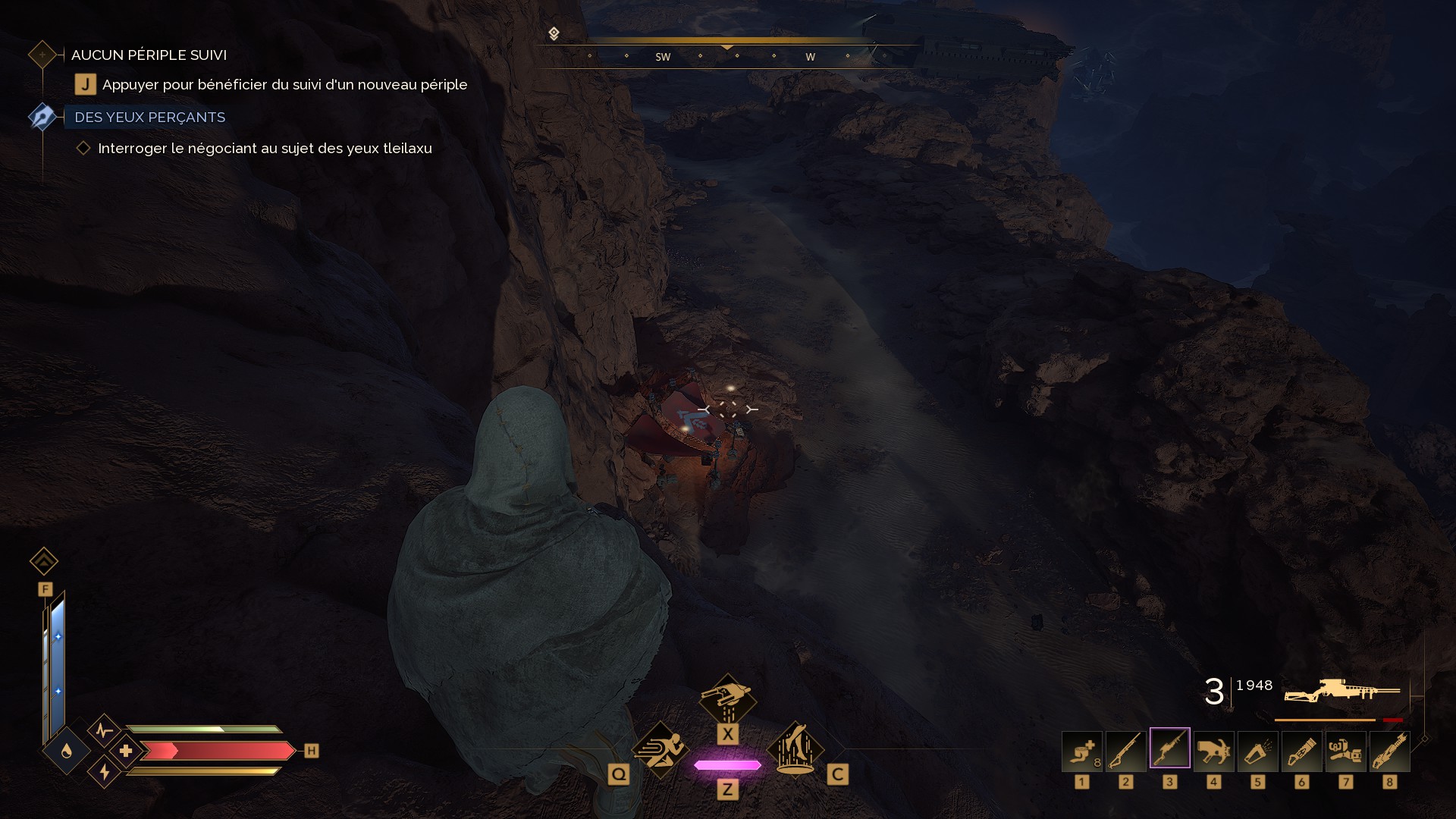Pick the clamp gadget in slot seven
The width and height of the screenshot is (1456, 819).
click(1345, 751)
